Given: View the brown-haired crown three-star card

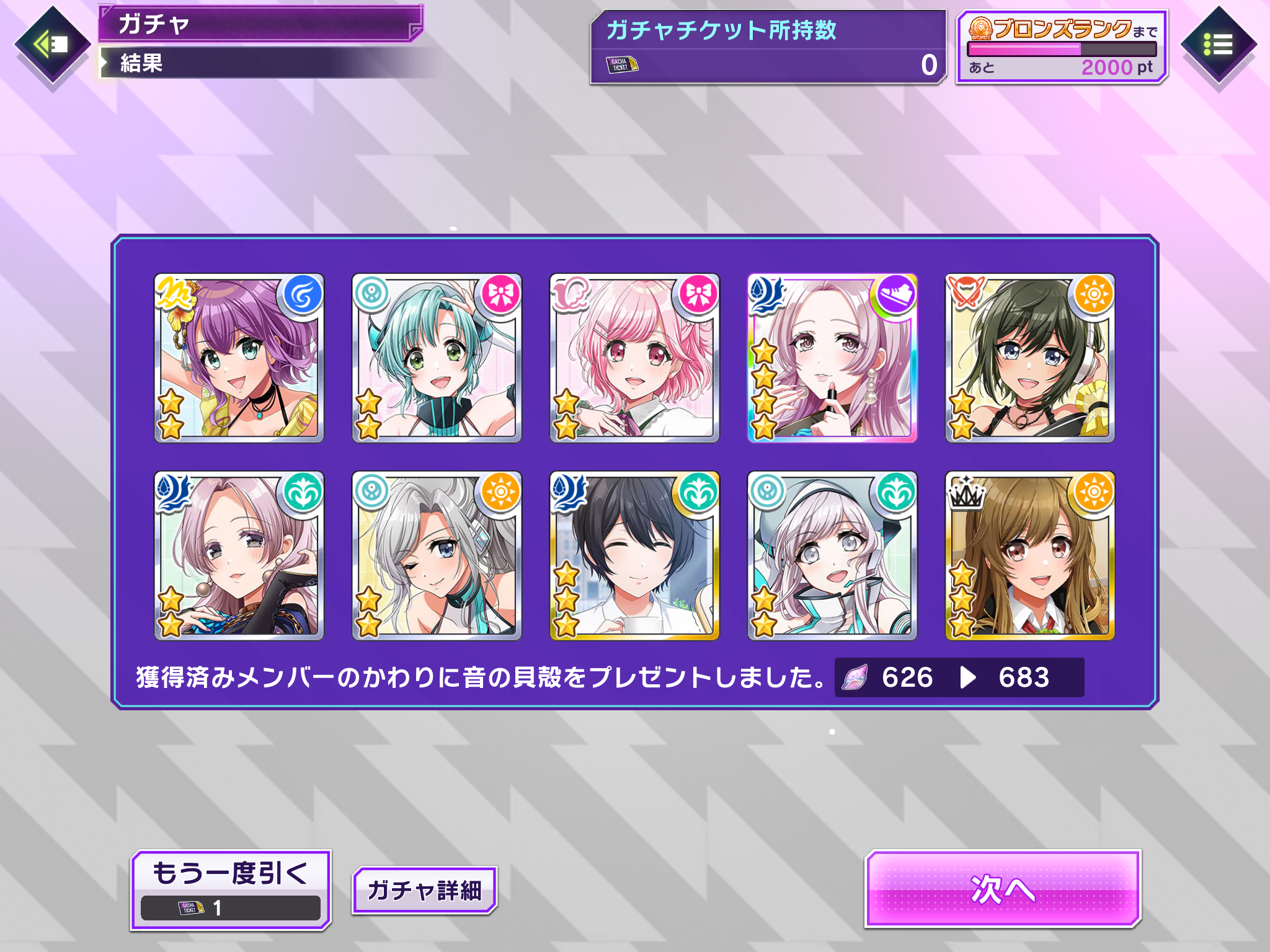Looking at the screenshot, I should pos(1030,555).
